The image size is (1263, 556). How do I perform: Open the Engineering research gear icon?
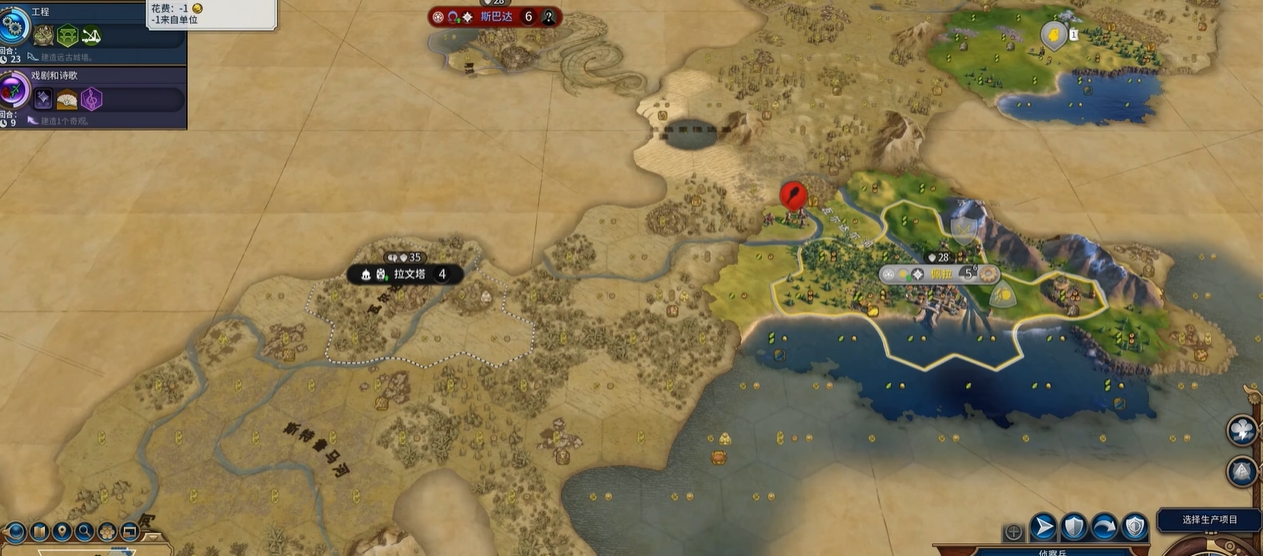[x=14, y=22]
